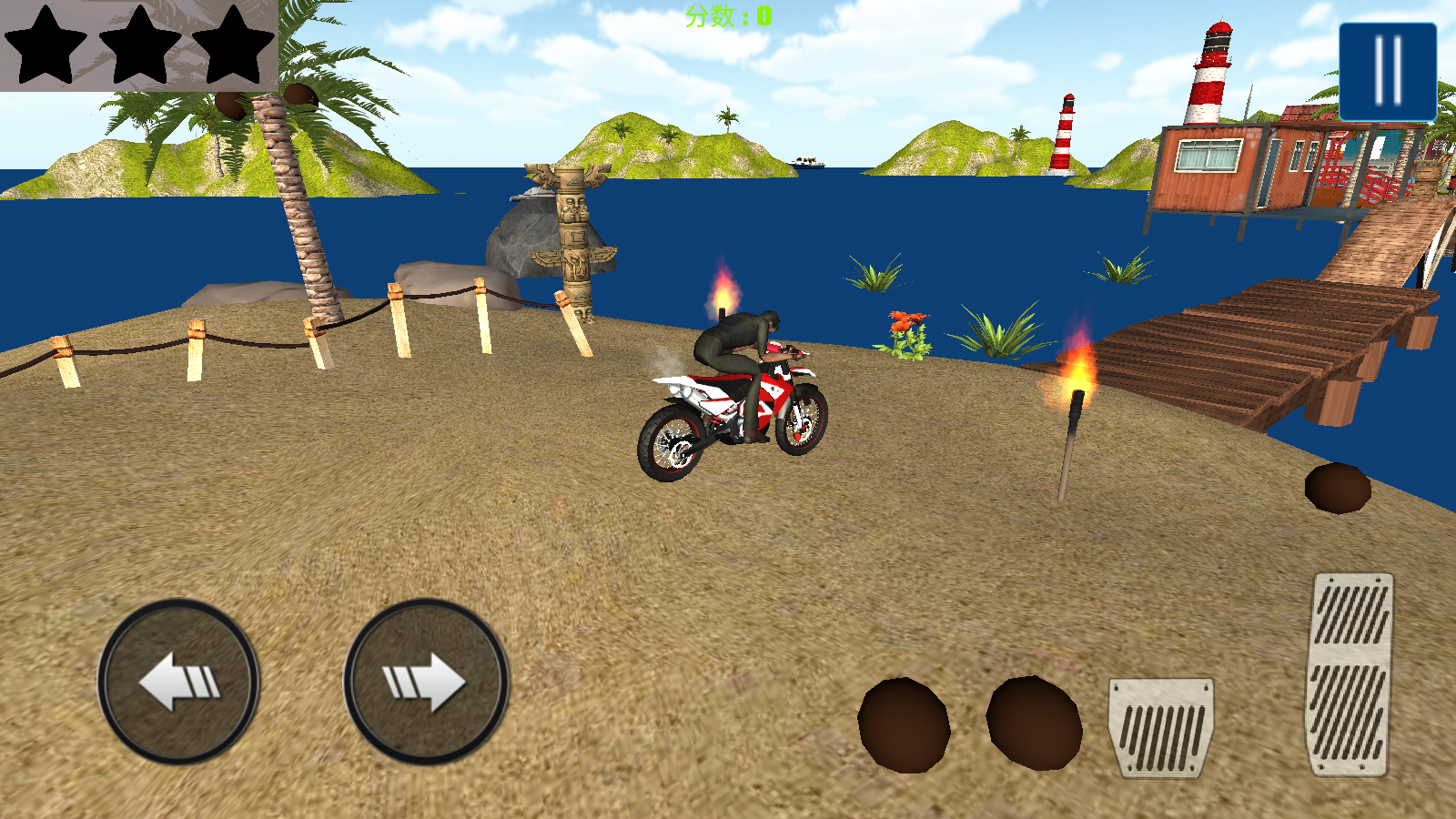This screenshot has height=819, width=1456.
Task: Steer right with the right arrow button
Action: pyautogui.click(x=425, y=681)
